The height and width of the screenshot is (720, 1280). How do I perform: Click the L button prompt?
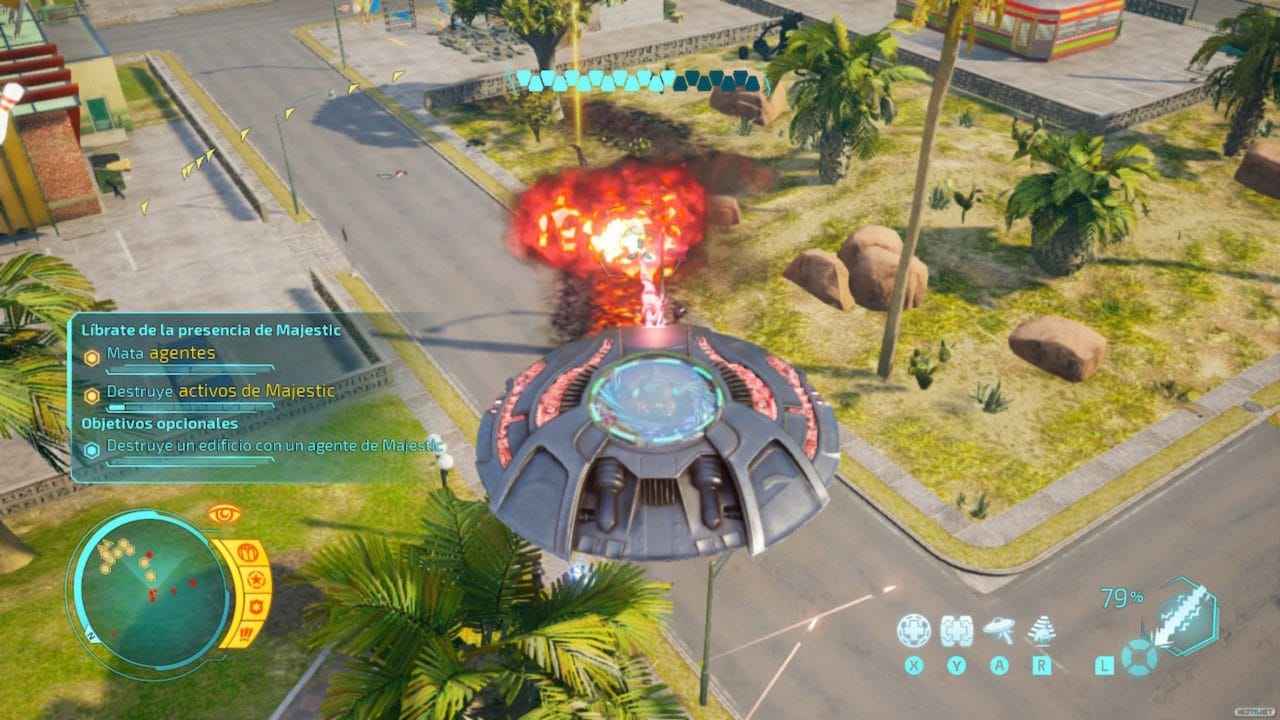pyautogui.click(x=1103, y=664)
